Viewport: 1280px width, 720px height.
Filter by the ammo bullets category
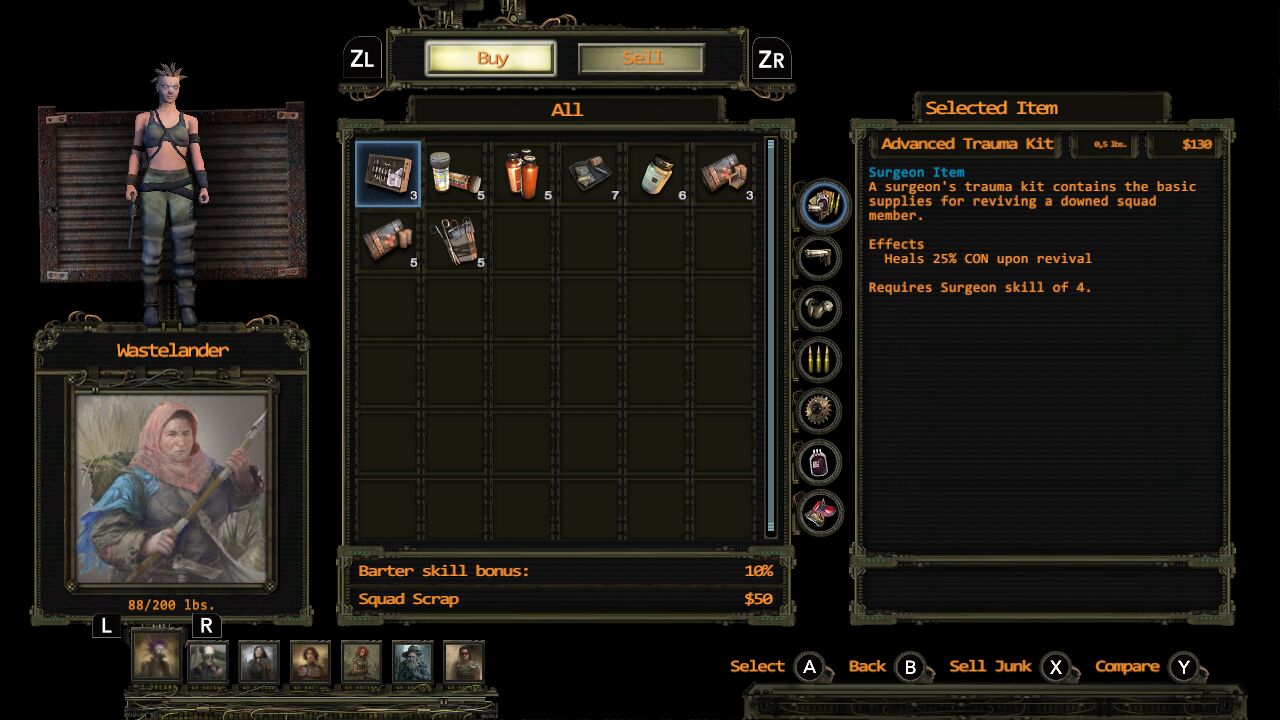tap(819, 359)
